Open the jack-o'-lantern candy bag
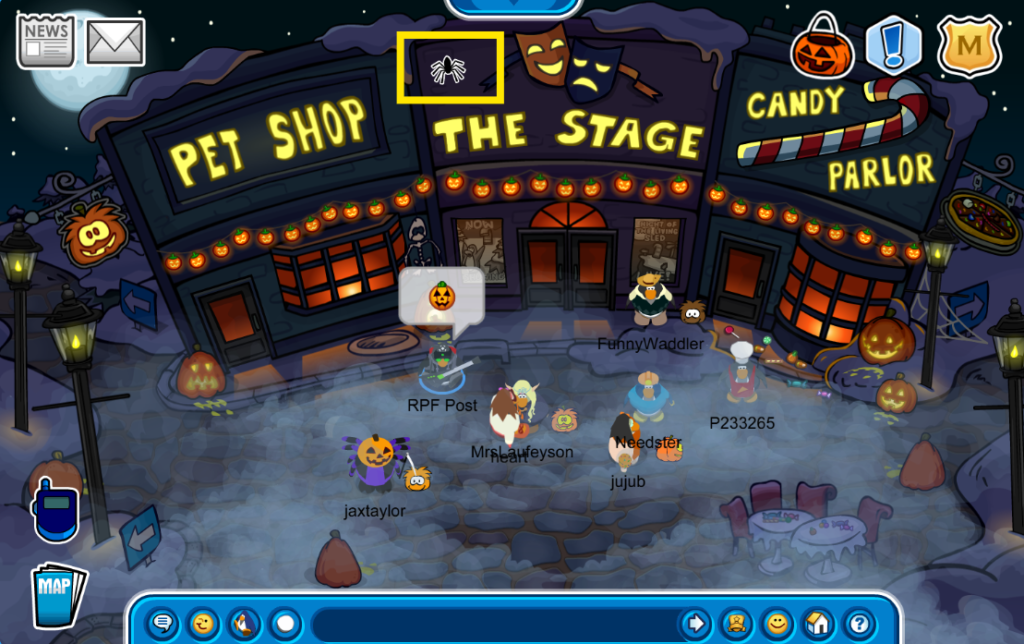1024x644 pixels. pos(822,46)
